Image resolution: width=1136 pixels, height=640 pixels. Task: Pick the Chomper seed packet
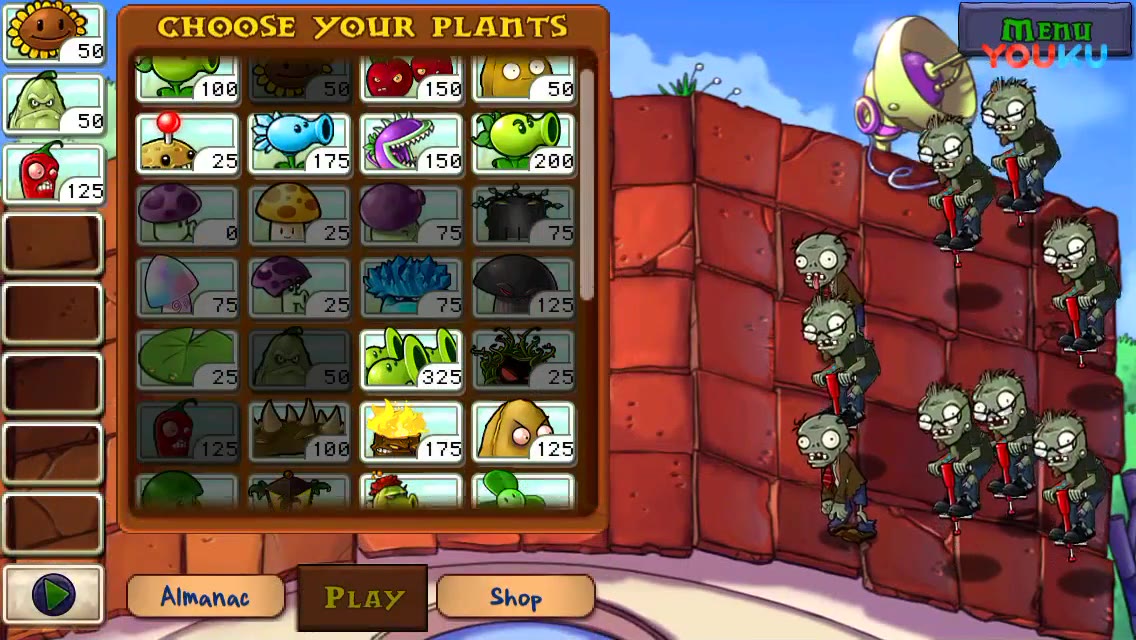pos(411,144)
